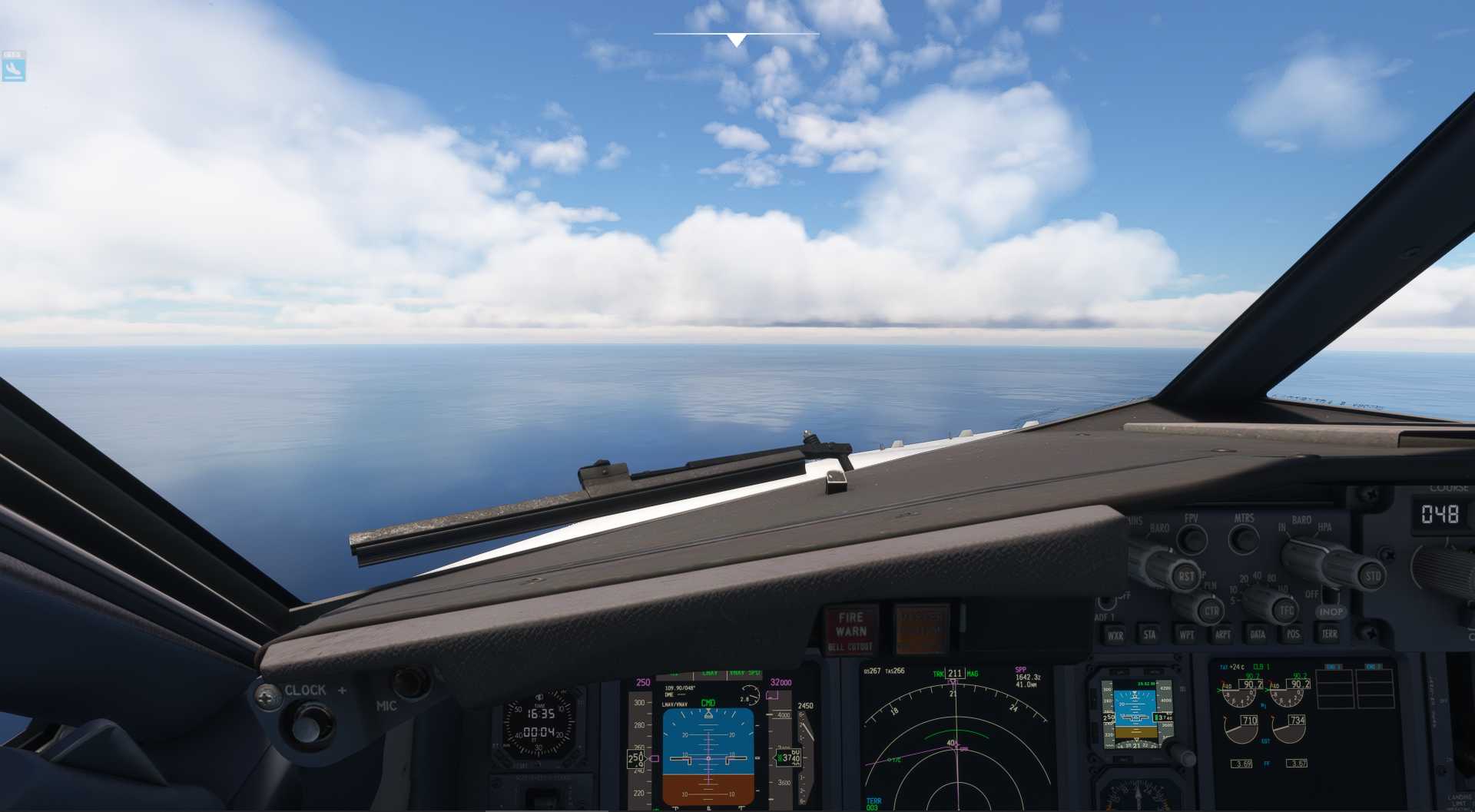Toggle the POS position map button

[x=1293, y=634]
